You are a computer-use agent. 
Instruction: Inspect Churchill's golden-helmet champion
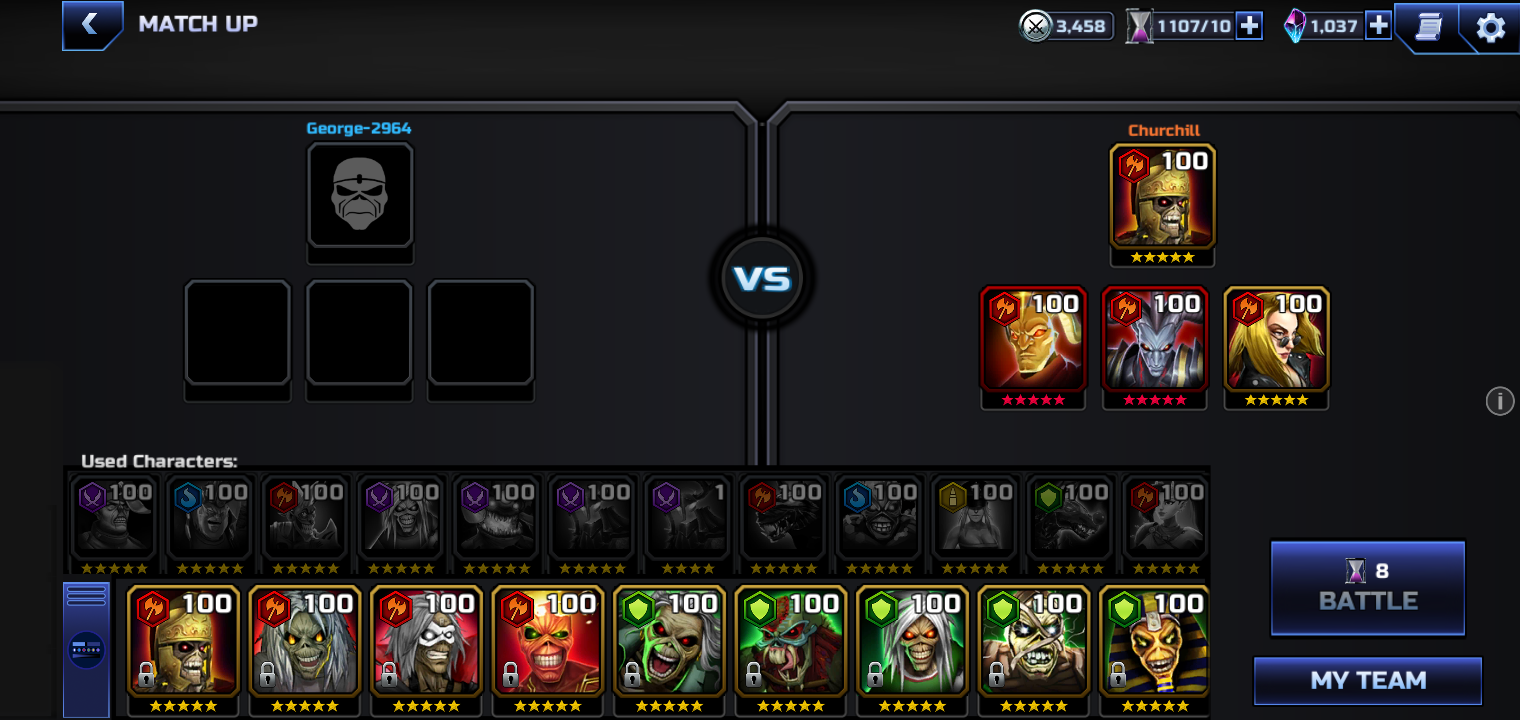[1162, 196]
